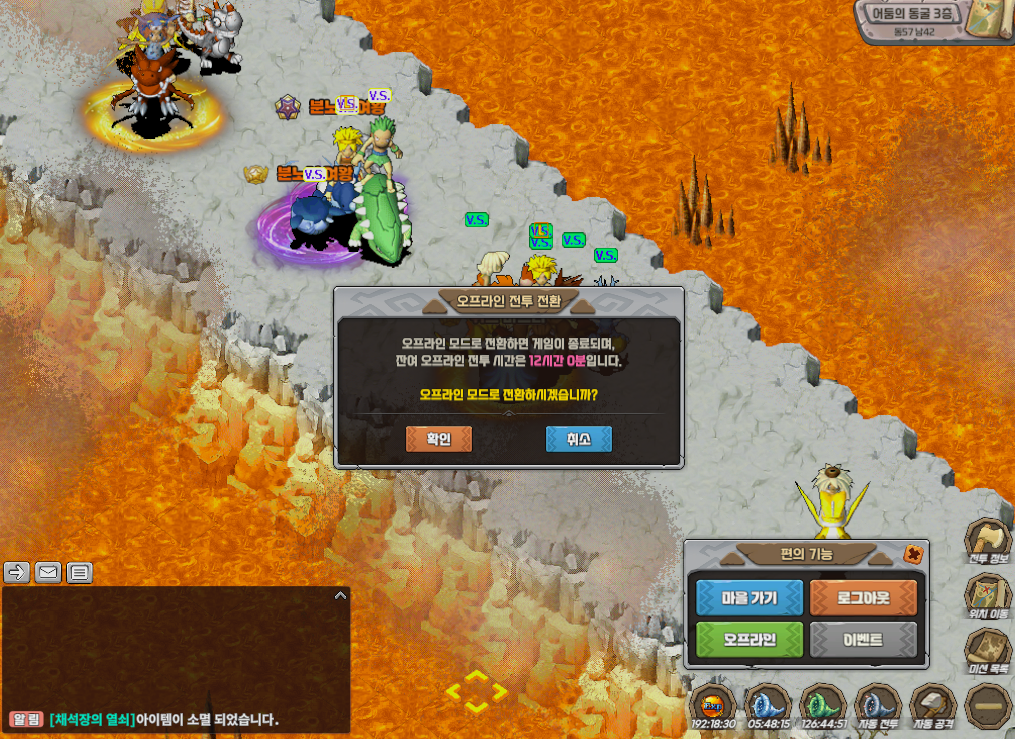Image resolution: width=1015 pixels, height=739 pixels.
Task: Open the mail envelope button
Action: [48, 572]
